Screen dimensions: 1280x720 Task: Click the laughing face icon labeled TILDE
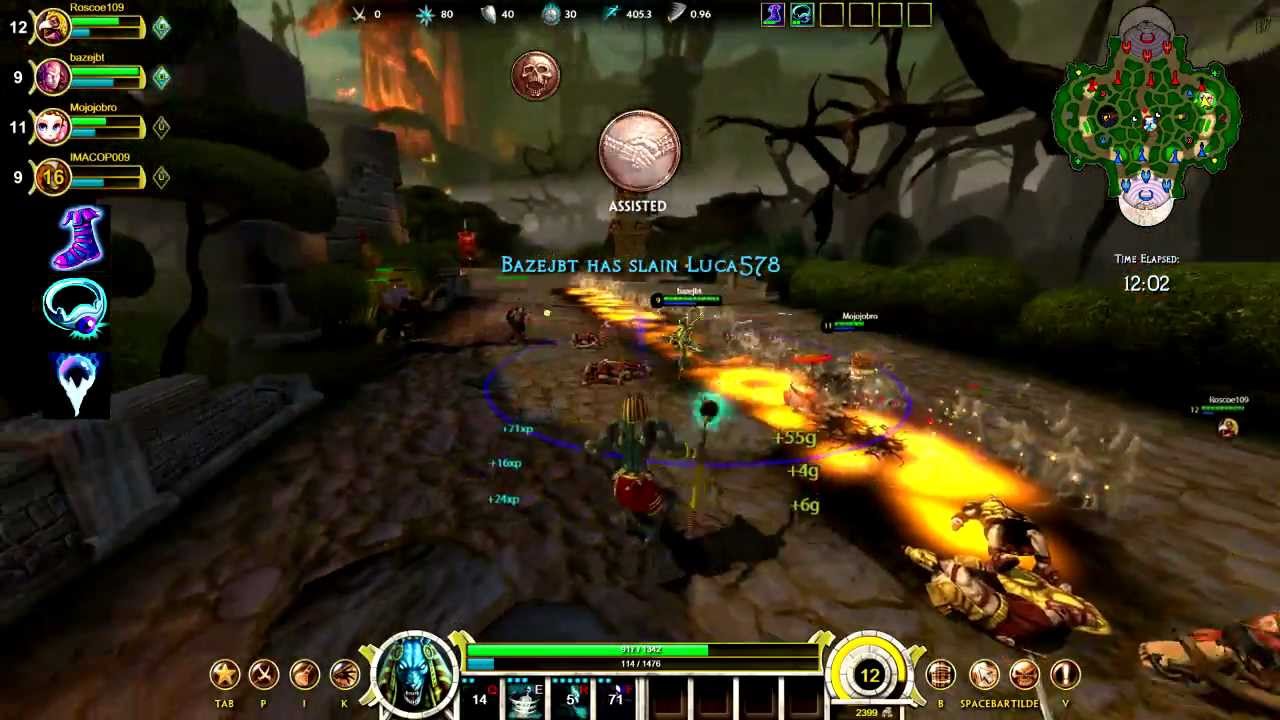pos(1024,675)
